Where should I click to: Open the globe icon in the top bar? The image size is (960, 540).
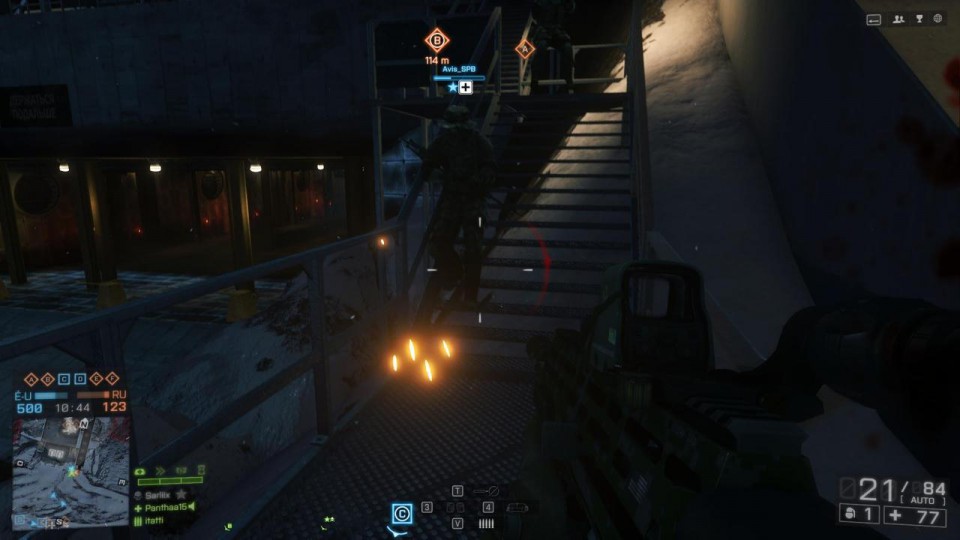point(938,18)
